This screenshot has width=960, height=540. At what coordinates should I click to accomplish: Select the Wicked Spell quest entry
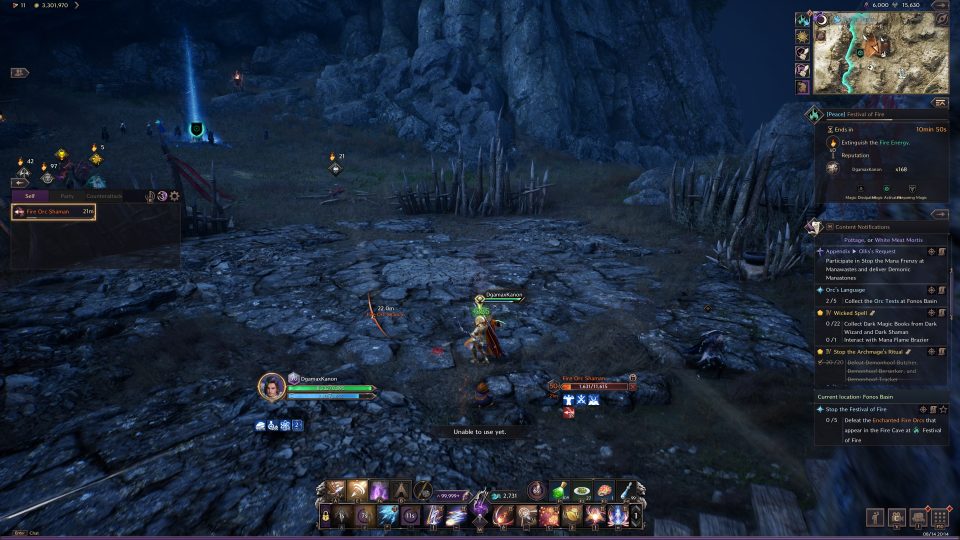pos(853,312)
